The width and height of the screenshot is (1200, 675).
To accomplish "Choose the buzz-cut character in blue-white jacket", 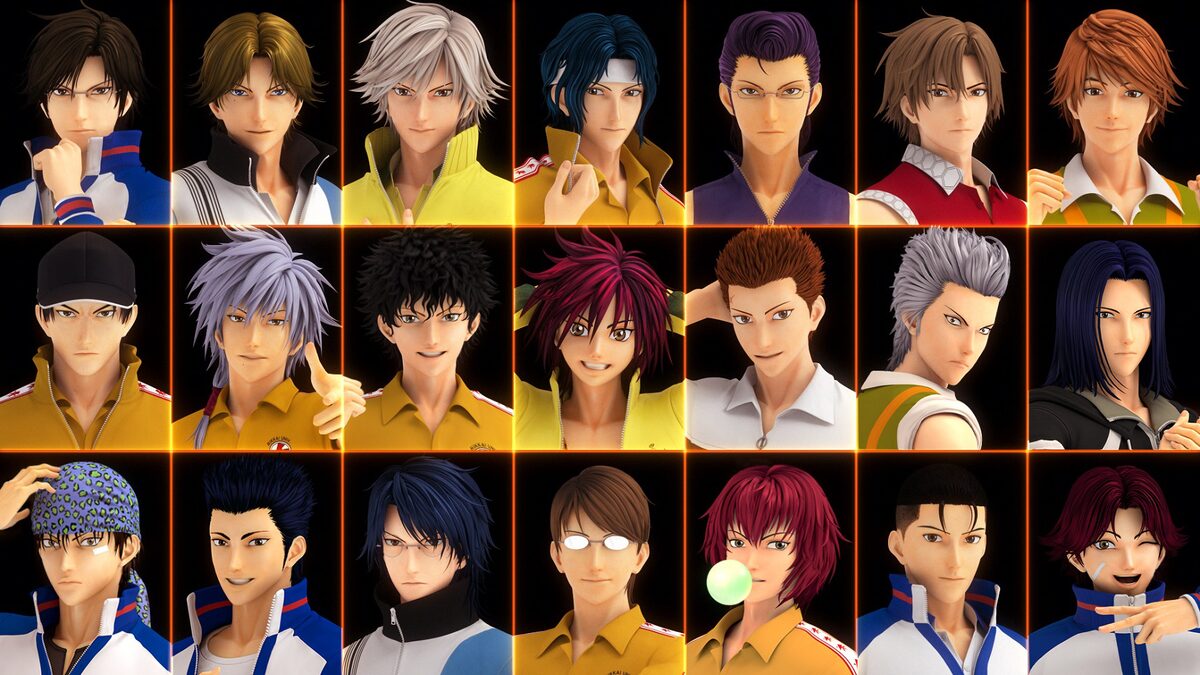I will tap(941, 563).
